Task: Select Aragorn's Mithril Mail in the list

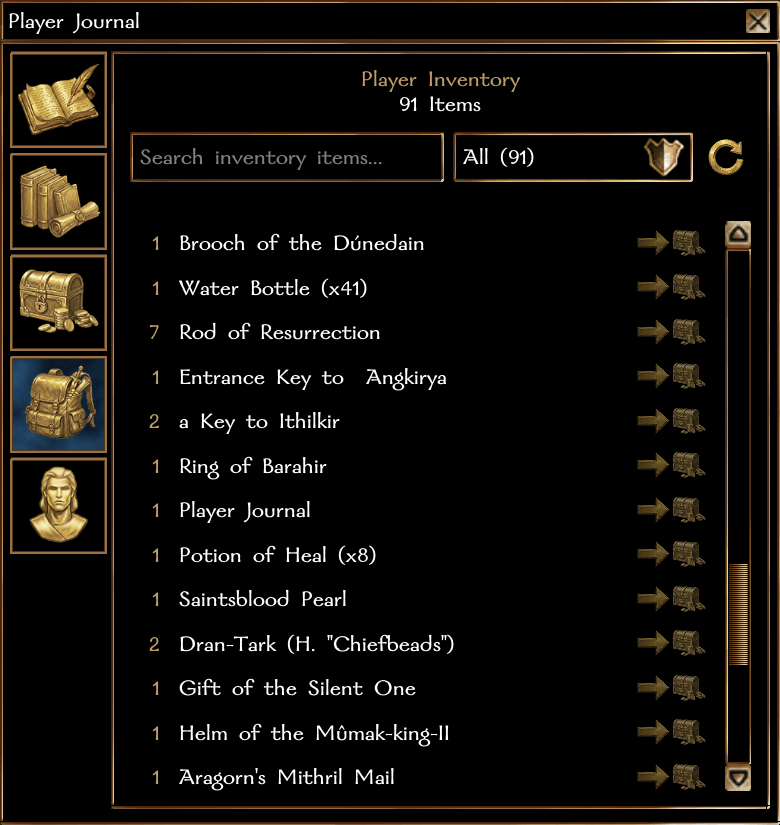Action: tap(286, 778)
